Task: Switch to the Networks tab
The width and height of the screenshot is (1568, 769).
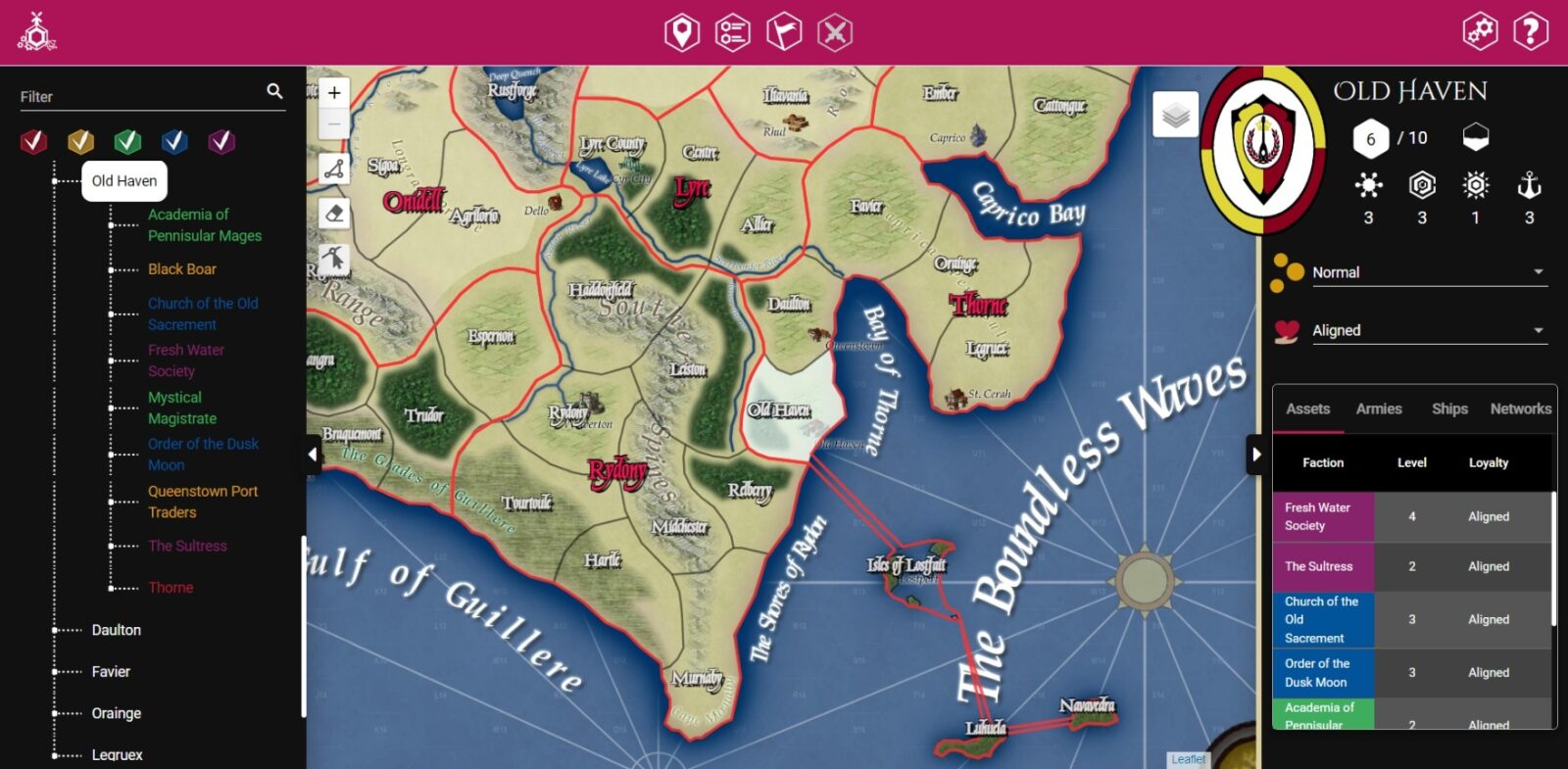Action: click(1520, 409)
